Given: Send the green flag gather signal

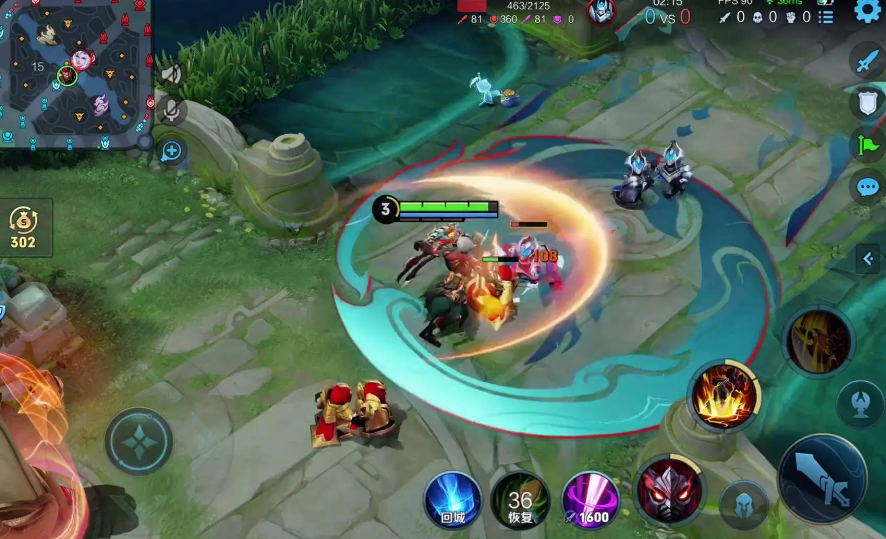Looking at the screenshot, I should [x=867, y=145].
